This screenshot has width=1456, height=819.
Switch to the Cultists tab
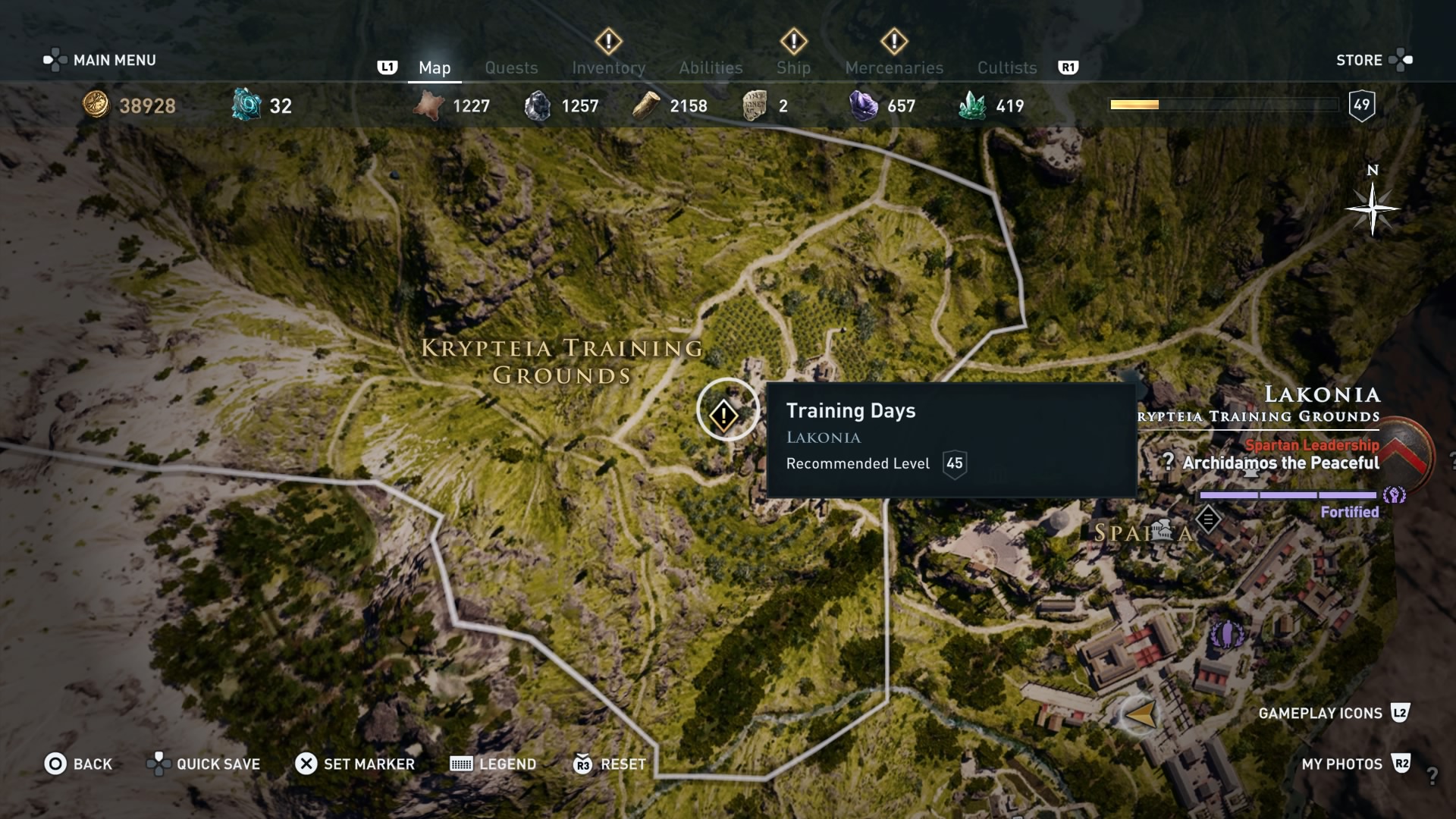[x=1006, y=67]
